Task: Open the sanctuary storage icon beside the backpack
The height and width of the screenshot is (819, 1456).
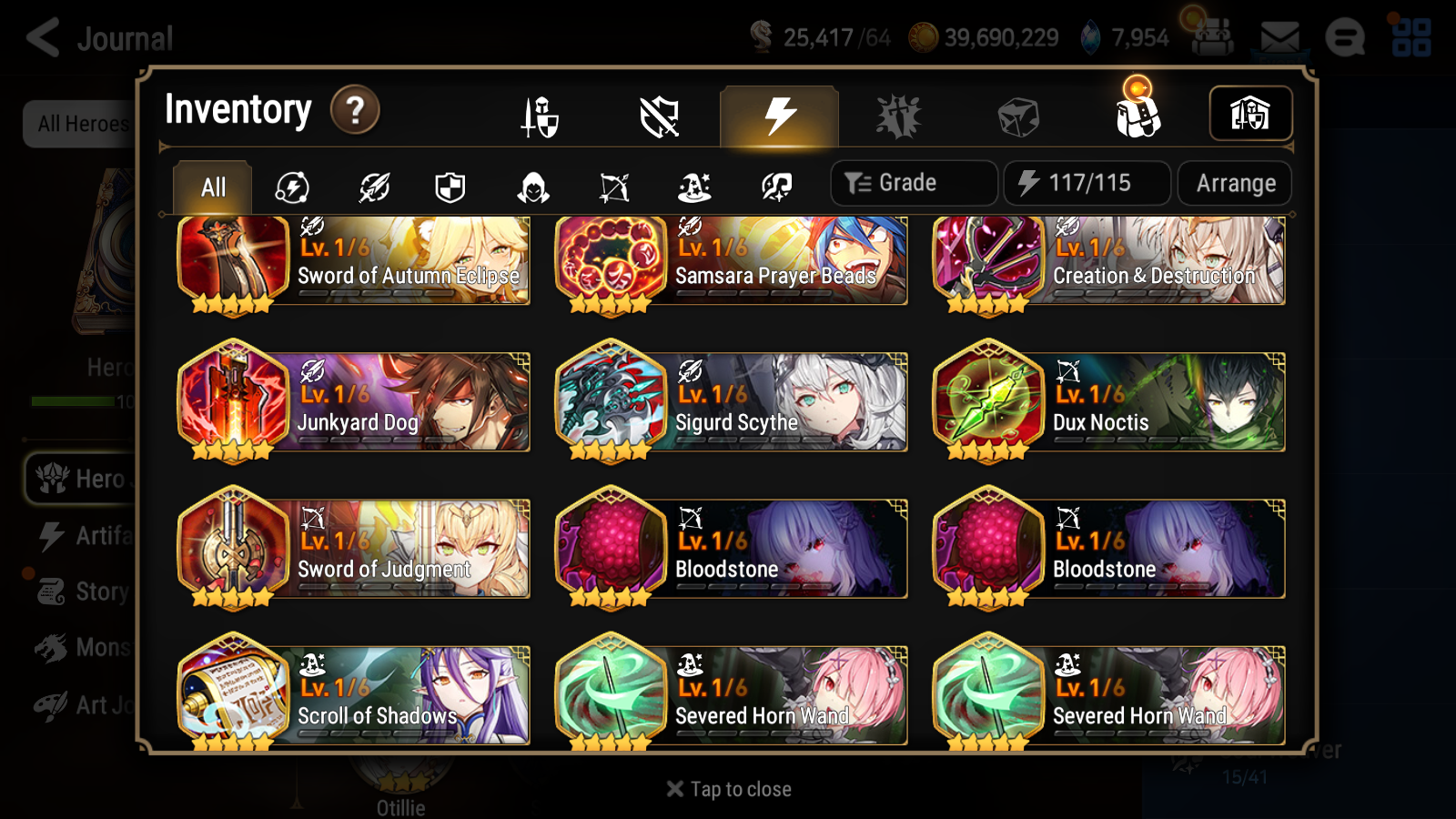Action: (x=1250, y=113)
